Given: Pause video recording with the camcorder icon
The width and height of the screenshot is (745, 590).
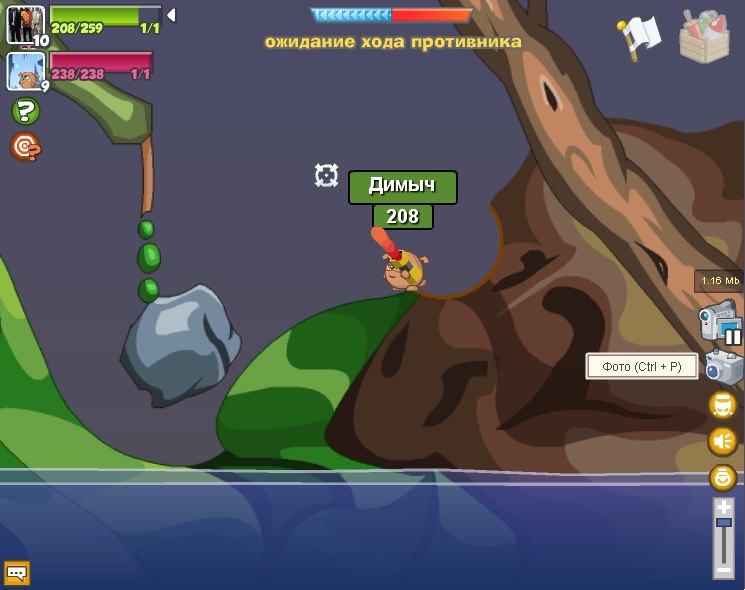Looking at the screenshot, I should [x=720, y=323].
